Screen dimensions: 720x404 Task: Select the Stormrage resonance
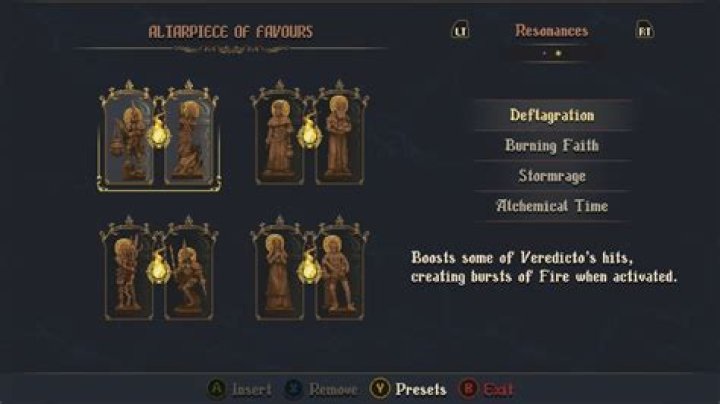(x=552, y=175)
